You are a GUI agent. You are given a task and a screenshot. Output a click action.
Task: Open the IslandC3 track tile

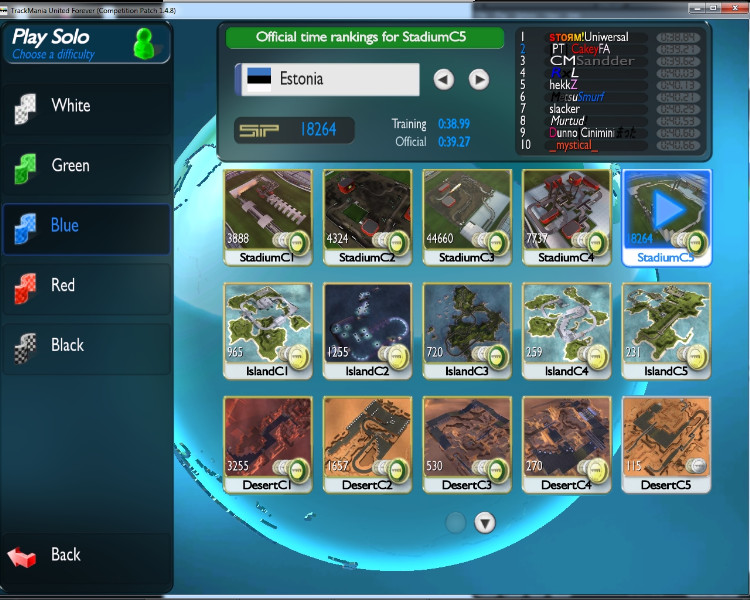coord(467,328)
